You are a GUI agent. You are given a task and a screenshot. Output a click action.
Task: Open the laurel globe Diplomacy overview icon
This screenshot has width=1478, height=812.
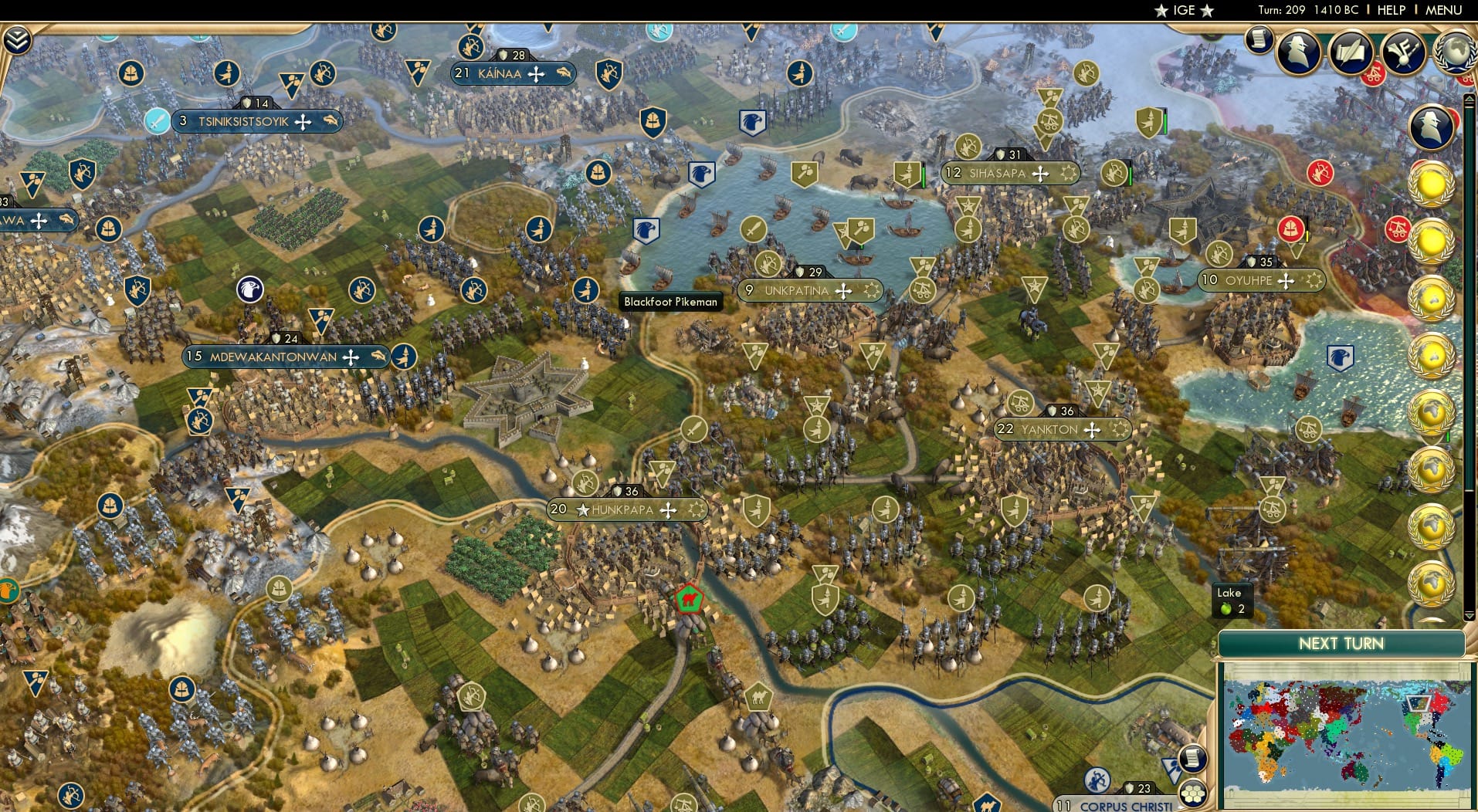click(1456, 51)
